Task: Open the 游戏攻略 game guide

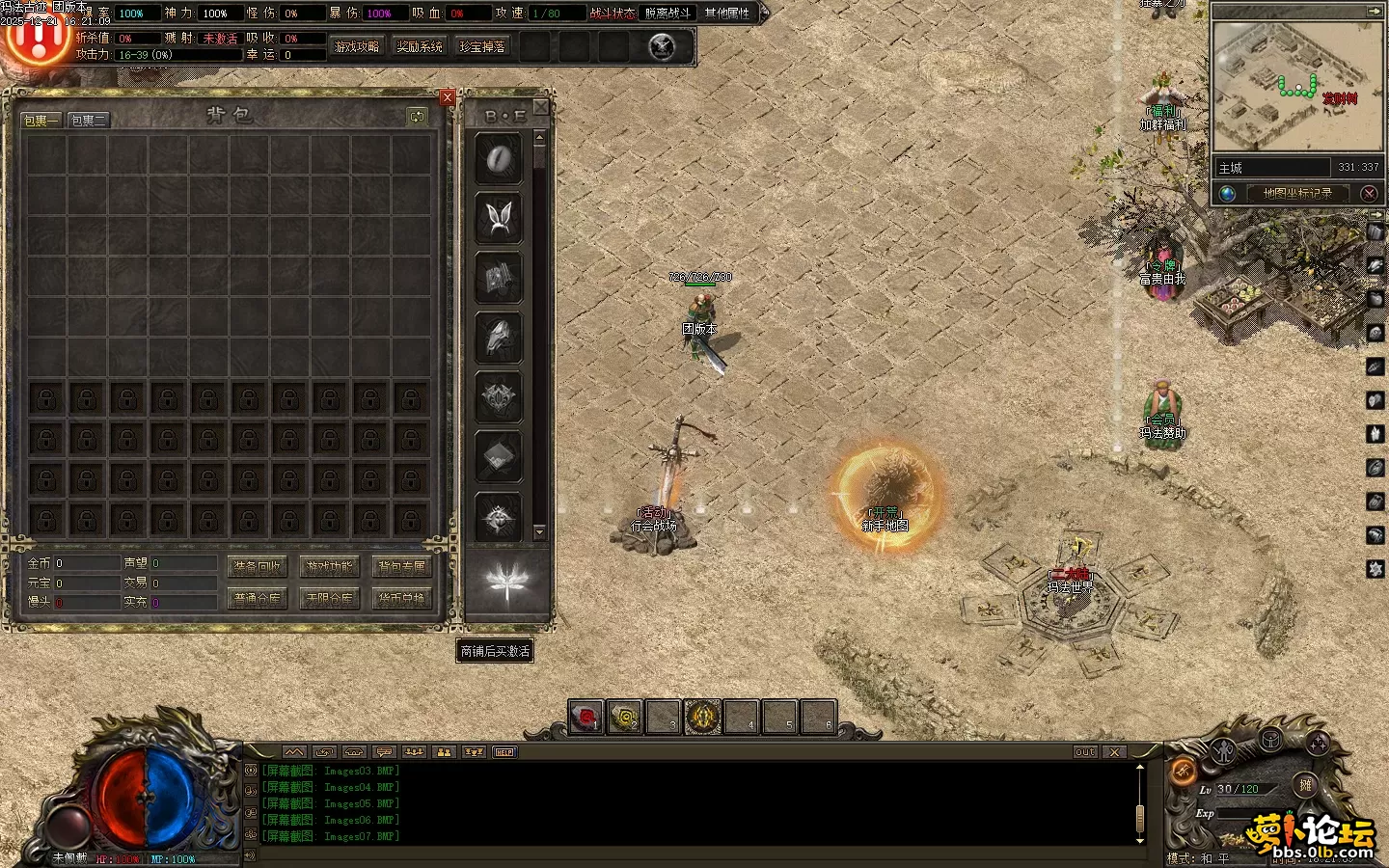Action: 357,46
